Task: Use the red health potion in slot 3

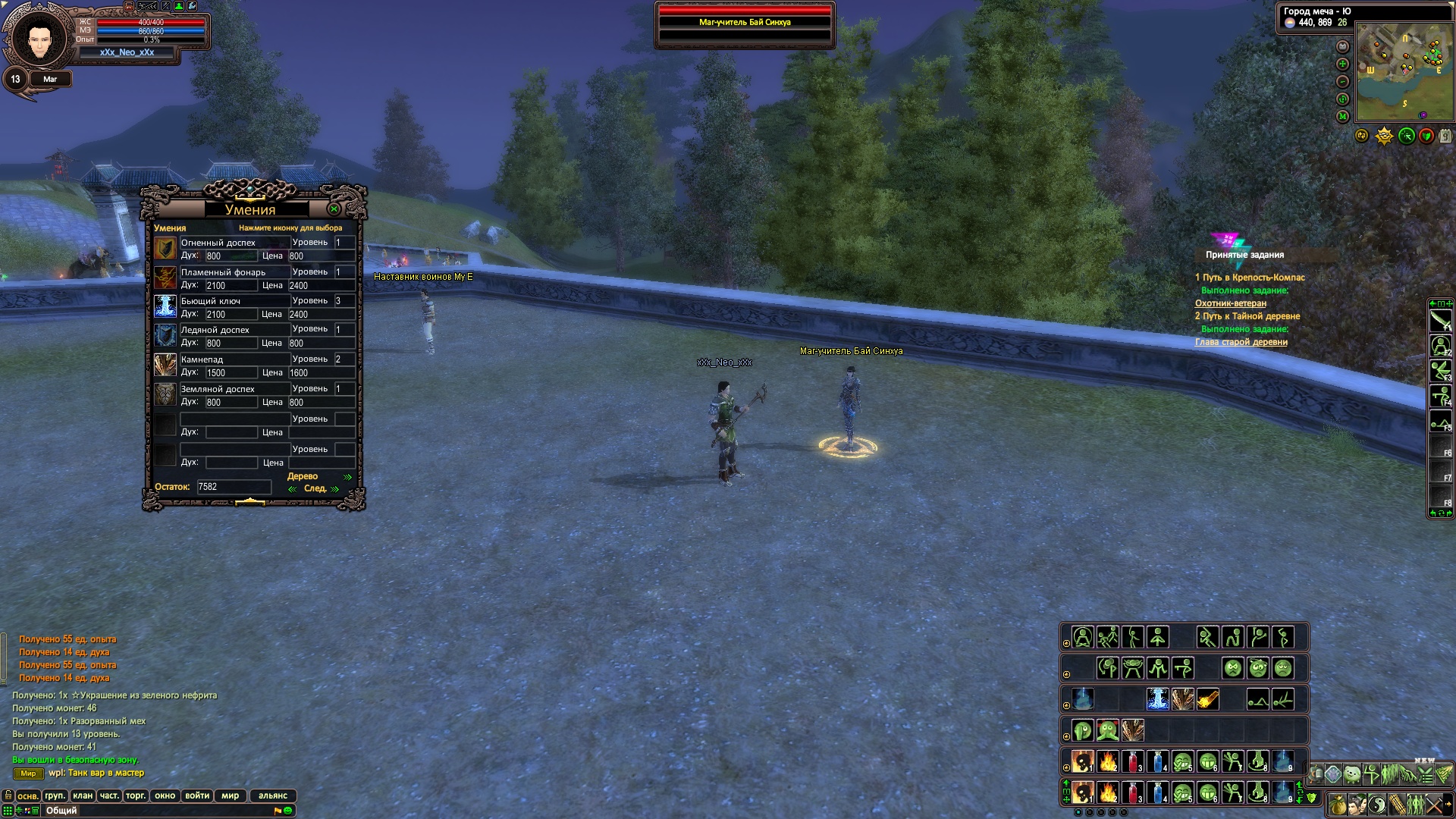Action: coord(1133,793)
